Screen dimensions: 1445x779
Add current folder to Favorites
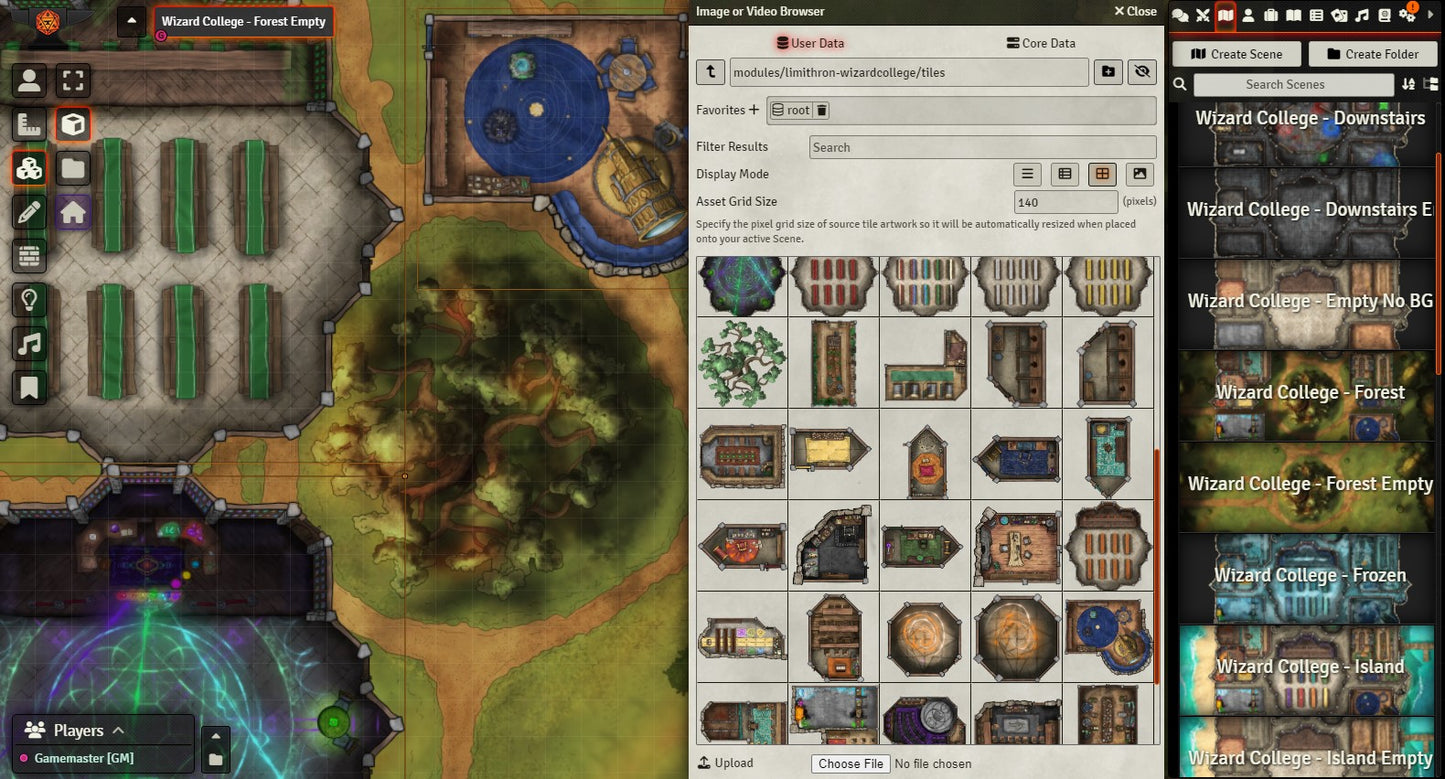tap(754, 110)
